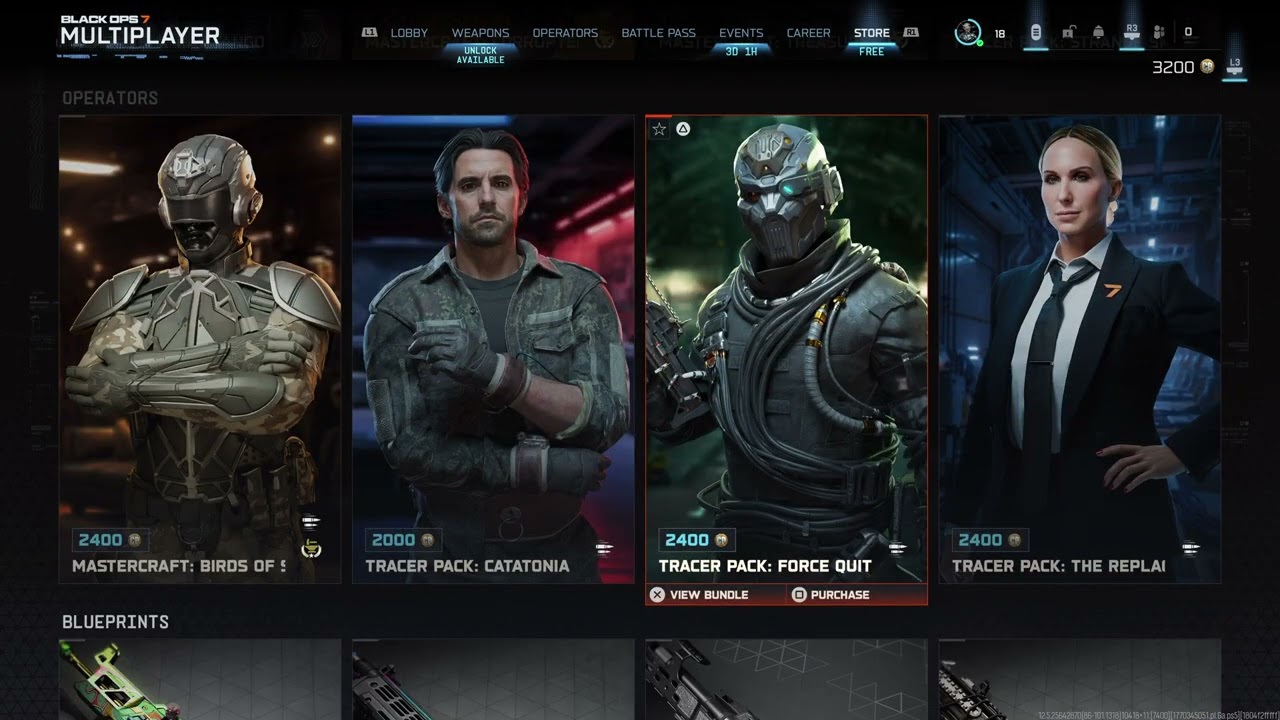Favorite the Force Quit bundle with star
Image resolution: width=1280 pixels, height=720 pixels.
pos(659,129)
